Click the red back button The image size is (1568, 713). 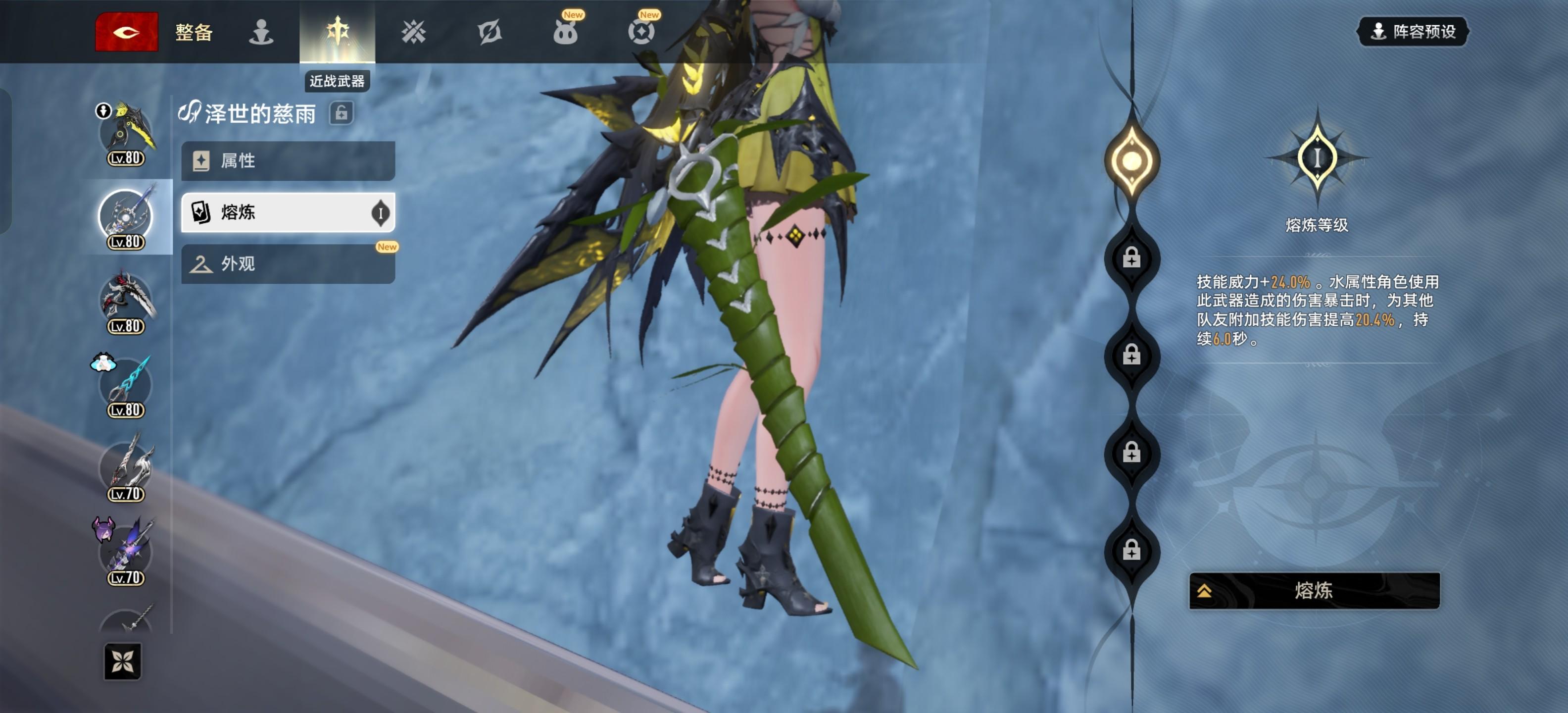pyautogui.click(x=127, y=32)
